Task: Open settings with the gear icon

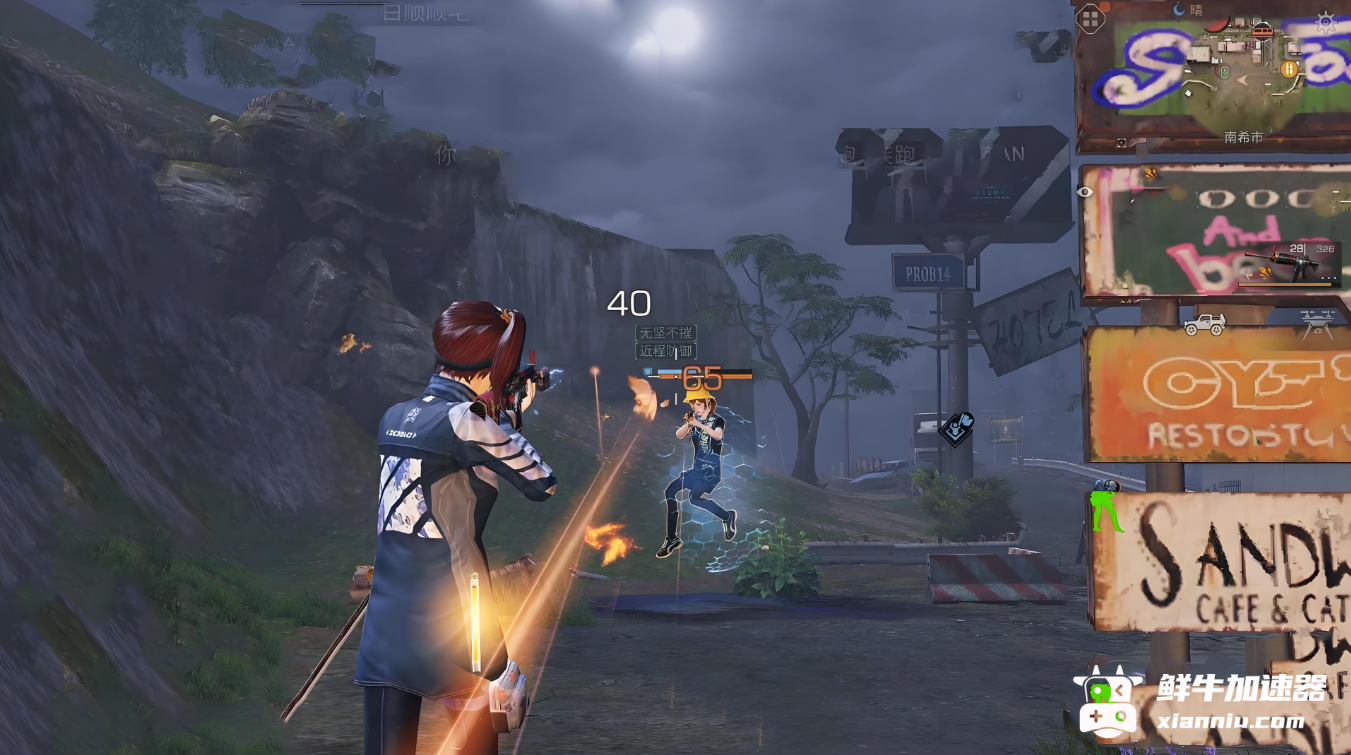Action: tap(1325, 22)
